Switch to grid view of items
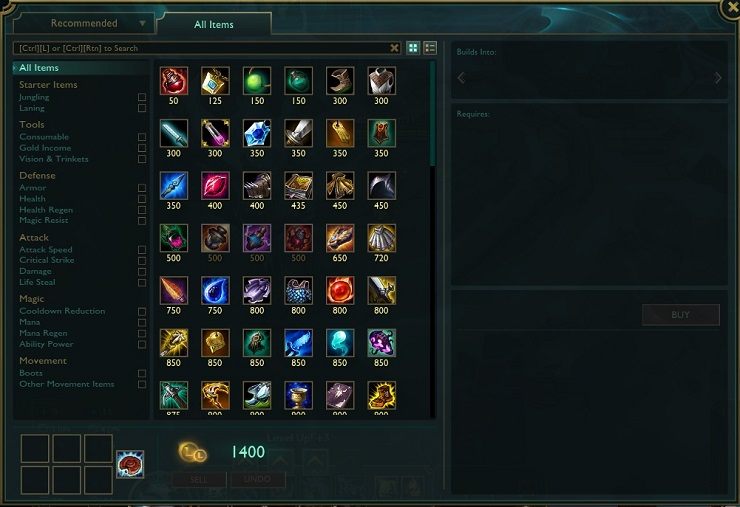 (413, 48)
